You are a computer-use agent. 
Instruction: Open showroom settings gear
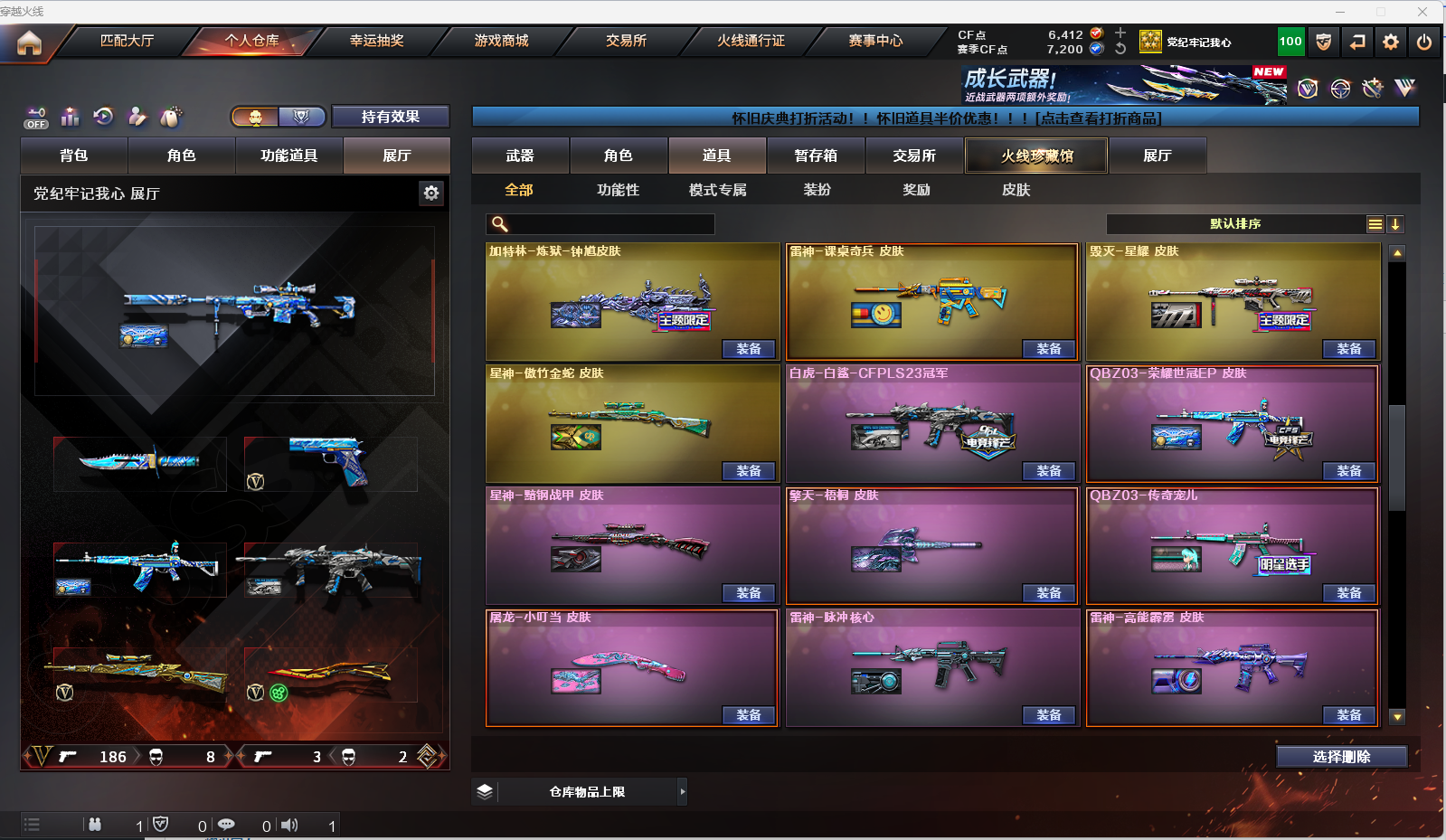pyautogui.click(x=431, y=193)
